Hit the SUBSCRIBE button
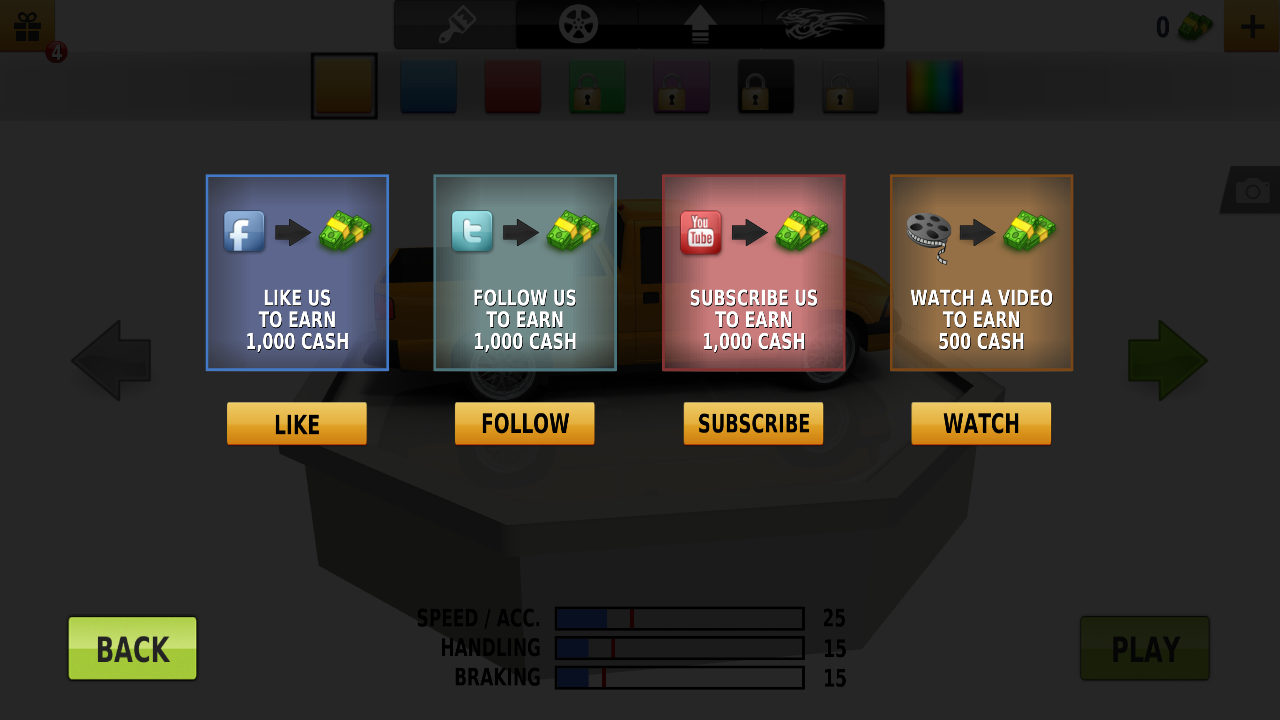1280x720 pixels. [x=753, y=424]
